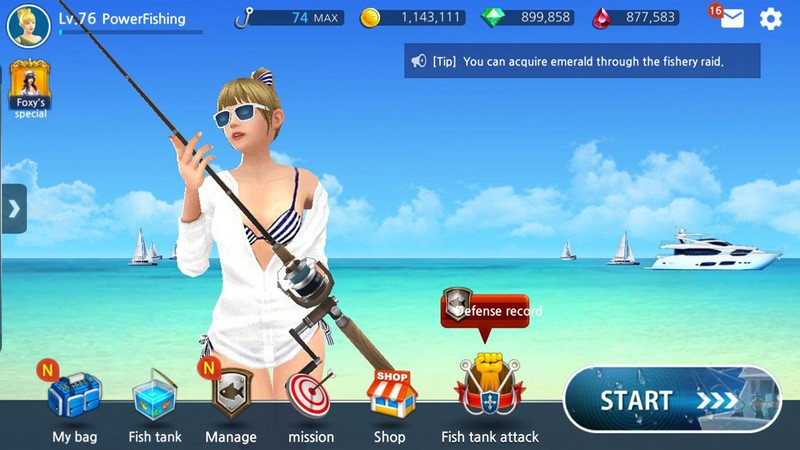
Task: Tap the fishing hook energy counter
Action: coord(289,17)
